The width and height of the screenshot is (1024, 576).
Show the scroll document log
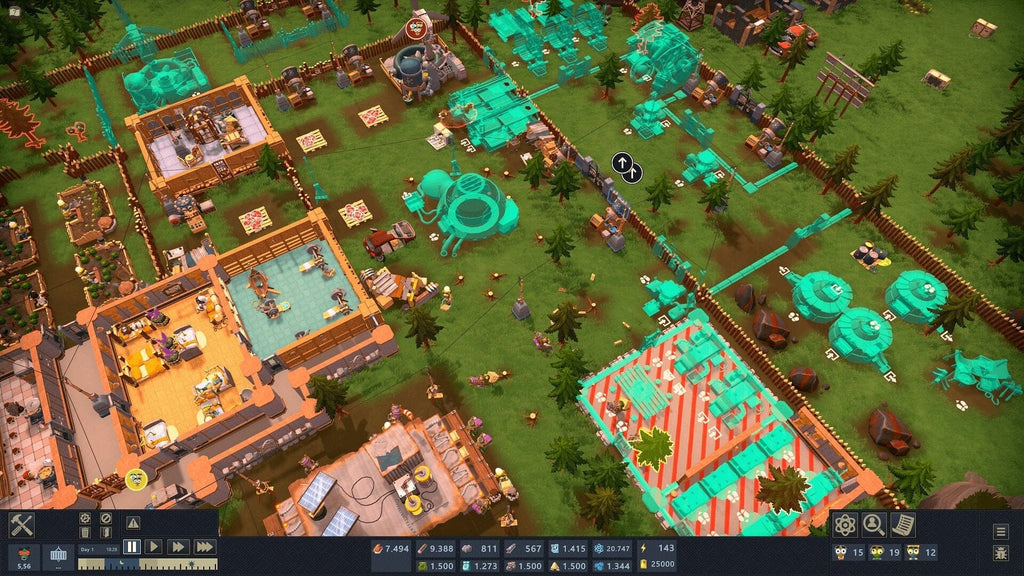point(902,524)
